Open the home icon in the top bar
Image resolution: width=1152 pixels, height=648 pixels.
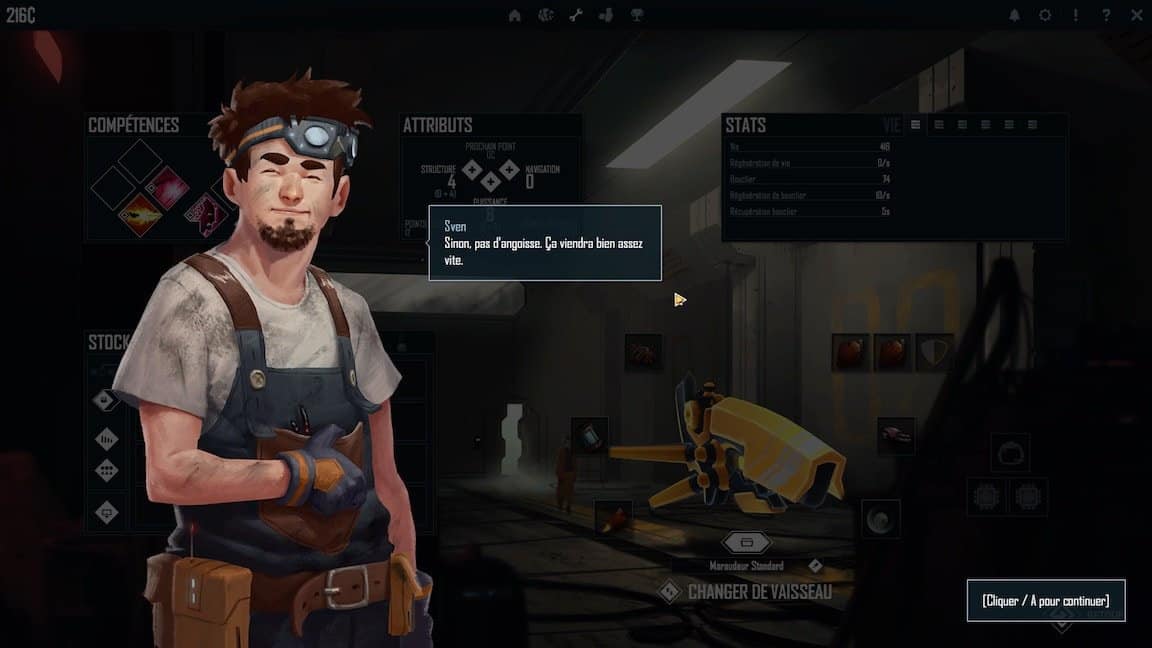(515, 15)
